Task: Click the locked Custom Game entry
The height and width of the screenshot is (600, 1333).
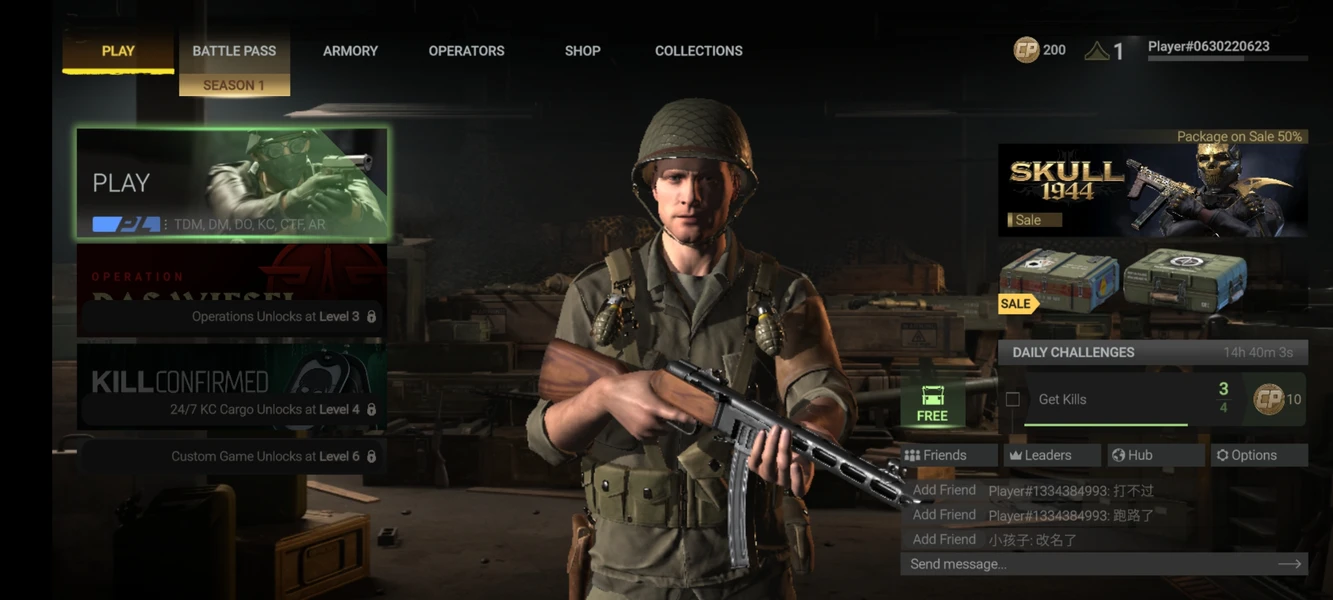Action: coord(232,456)
